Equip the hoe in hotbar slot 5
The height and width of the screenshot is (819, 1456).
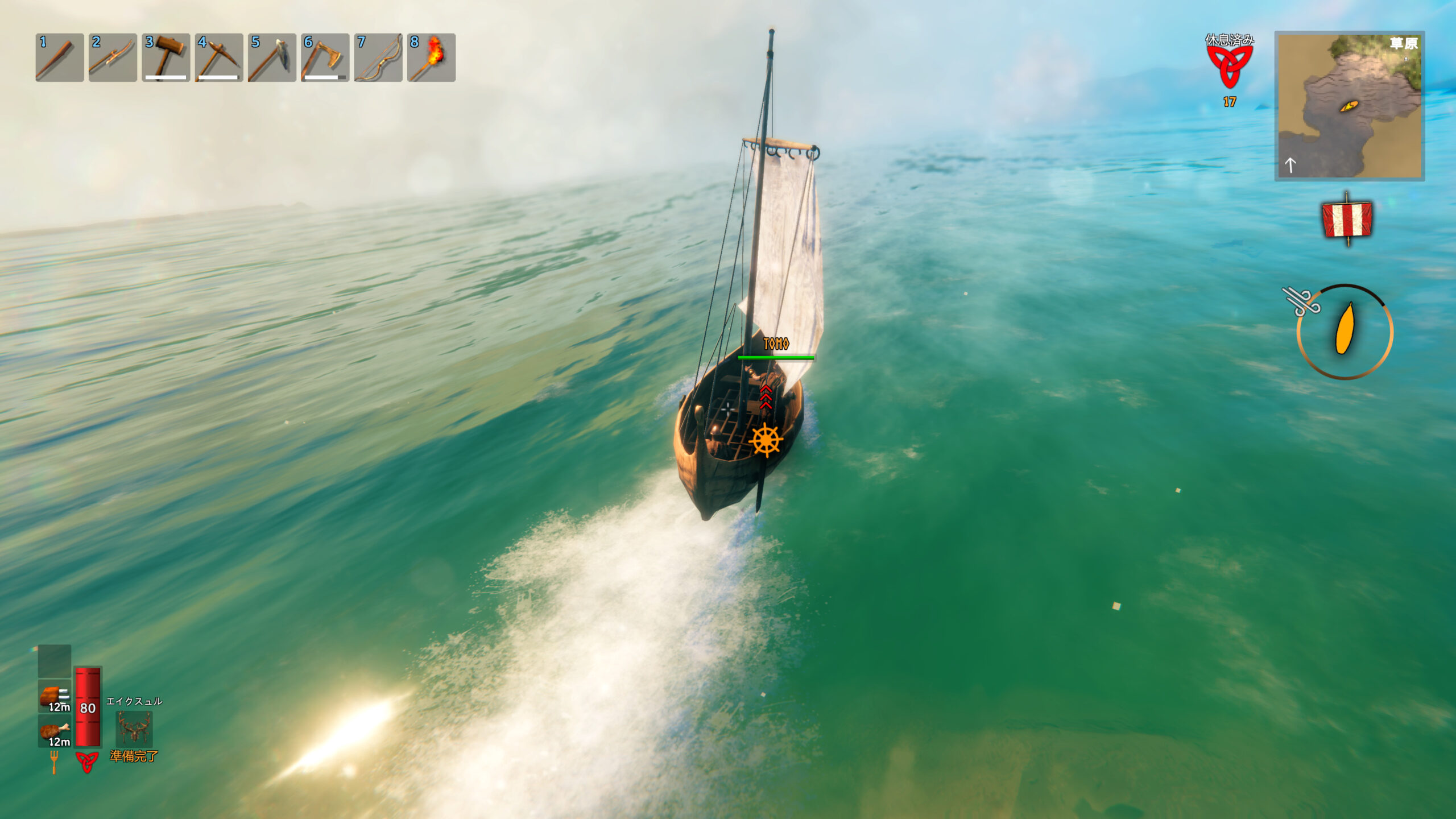click(272, 57)
